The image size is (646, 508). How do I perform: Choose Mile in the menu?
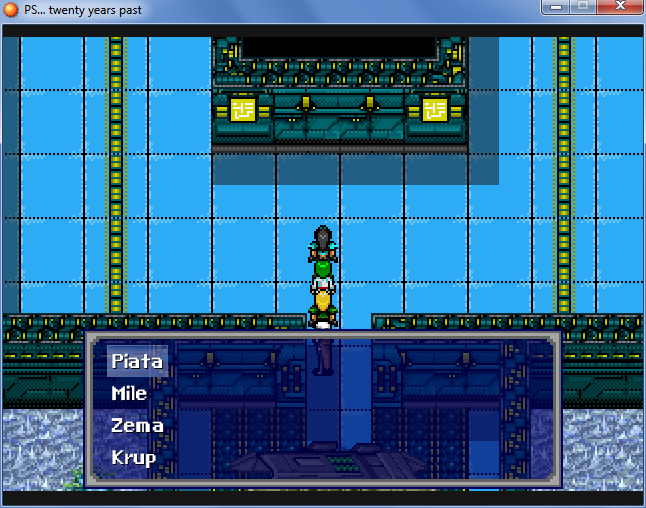point(129,393)
